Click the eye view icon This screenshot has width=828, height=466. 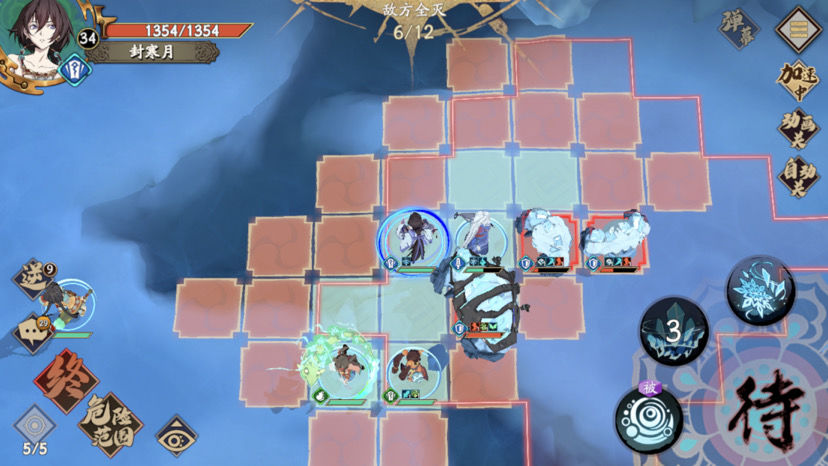pyautogui.click(x=176, y=436)
